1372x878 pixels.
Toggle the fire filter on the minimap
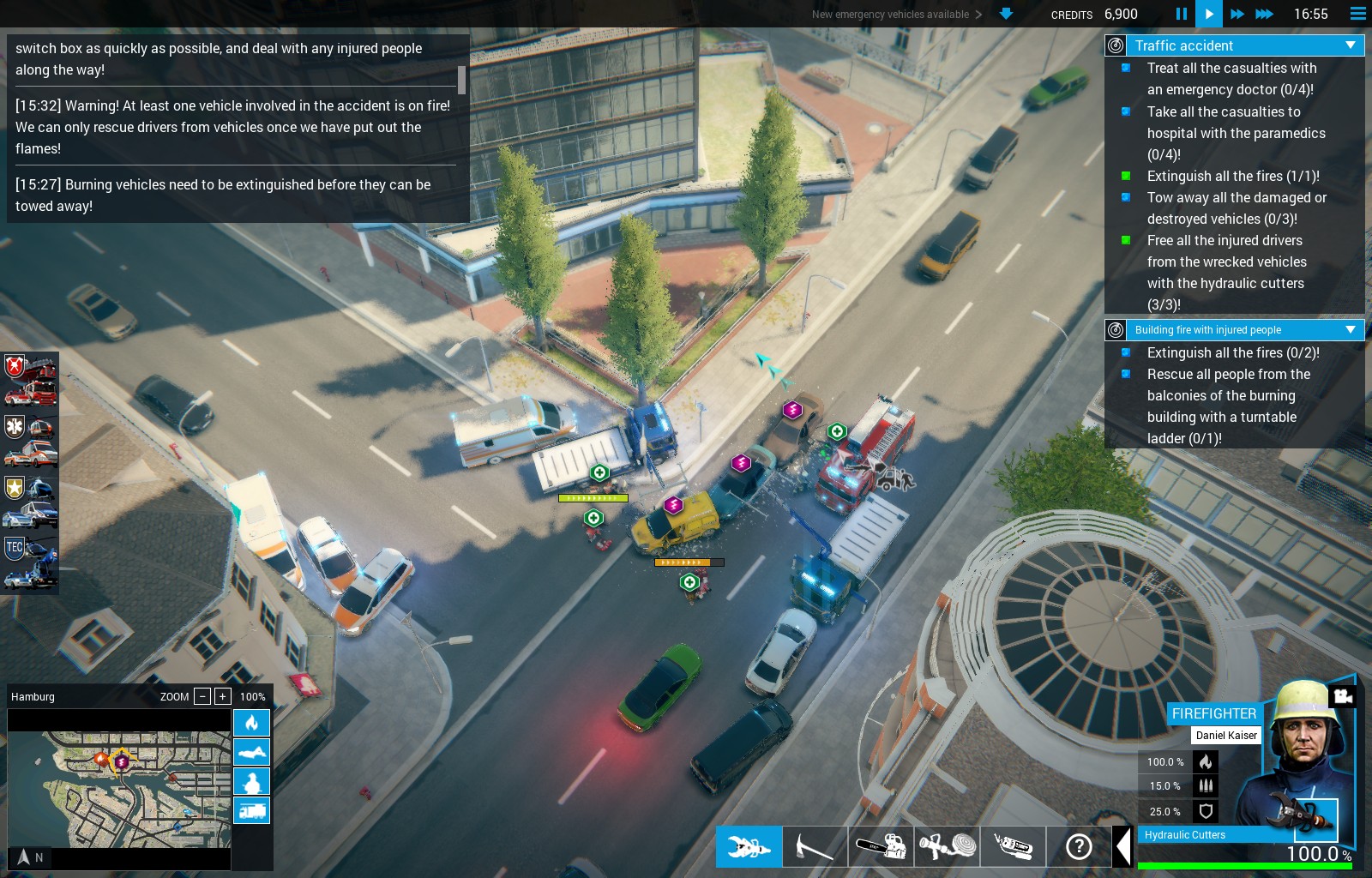(x=251, y=723)
